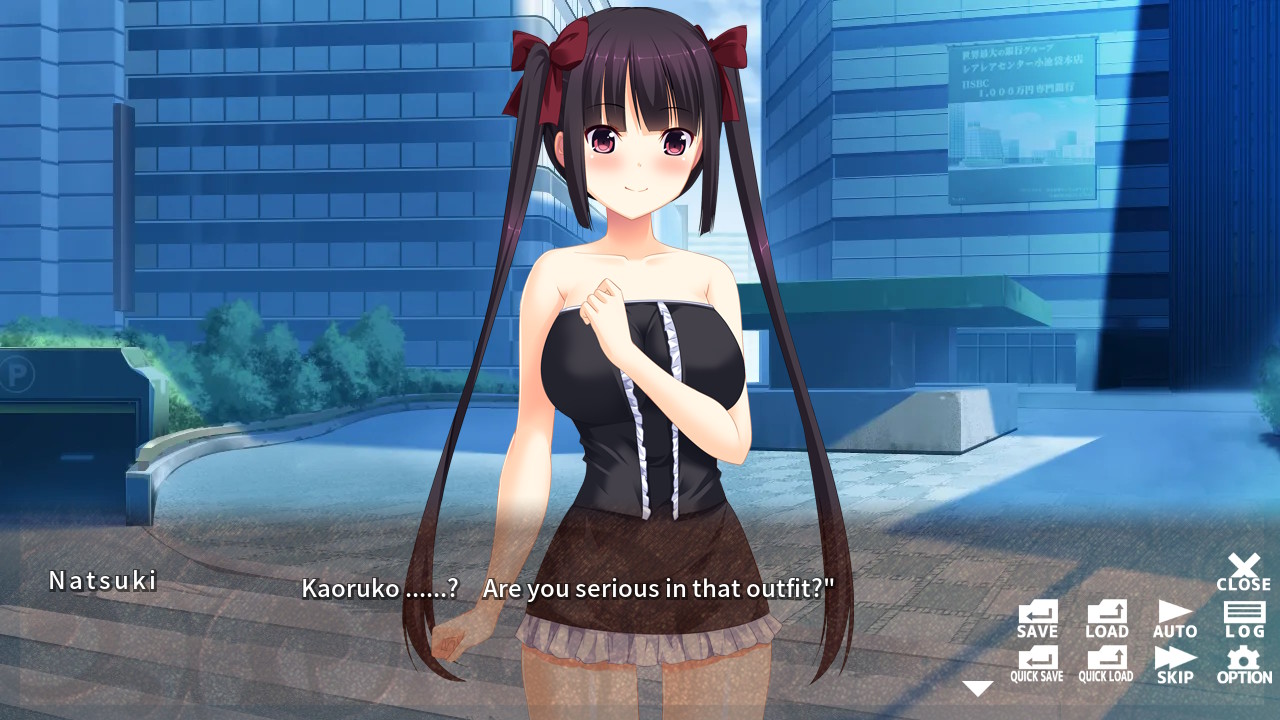
Task: Open the message backlog via Log
Action: coord(1243,610)
